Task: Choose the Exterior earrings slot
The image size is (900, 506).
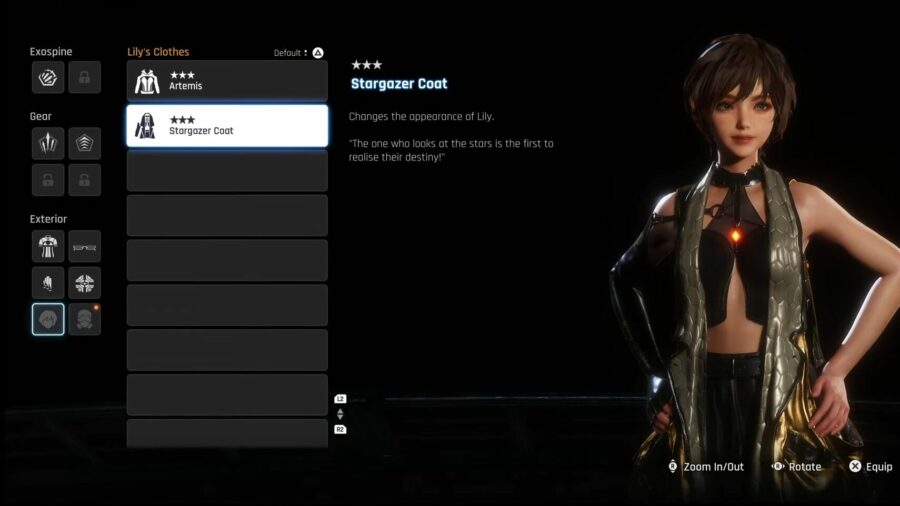Action: [48, 283]
